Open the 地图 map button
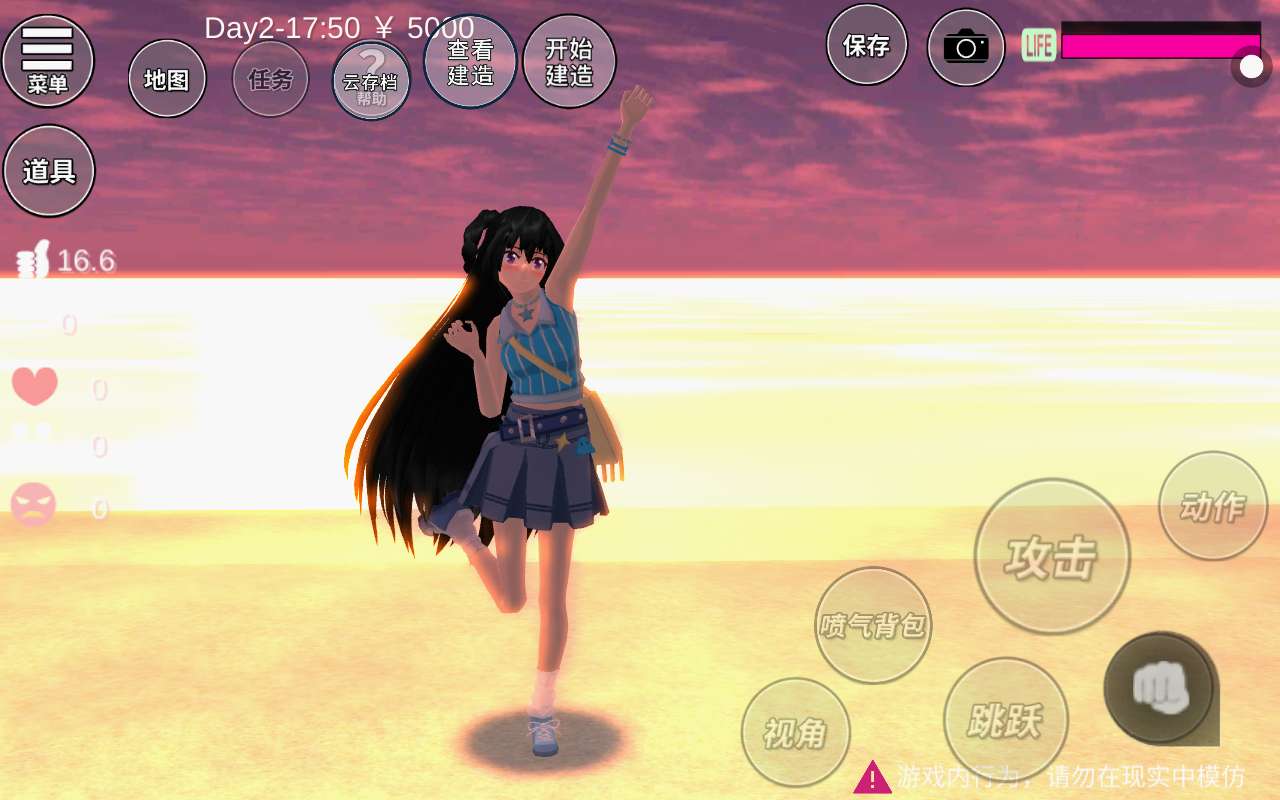 pos(167,79)
